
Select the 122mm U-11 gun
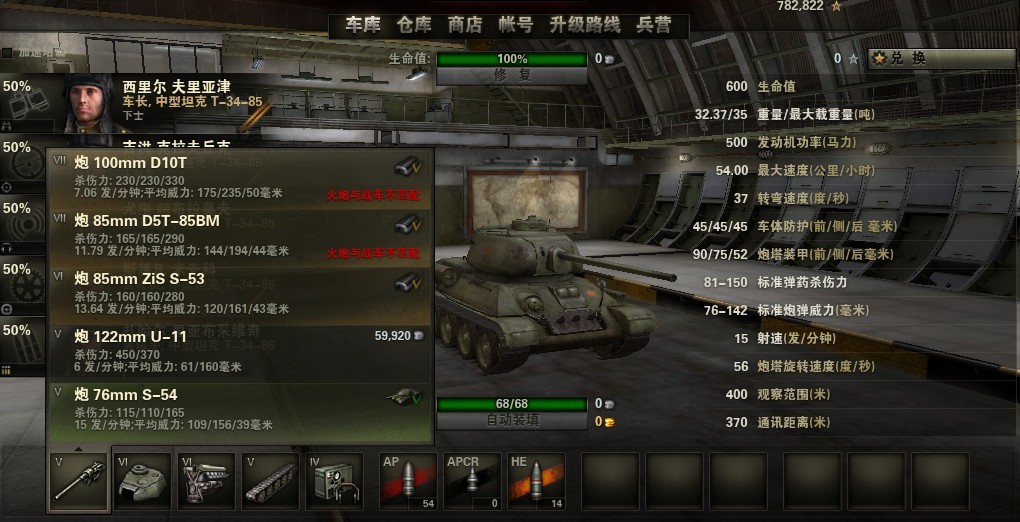240,352
